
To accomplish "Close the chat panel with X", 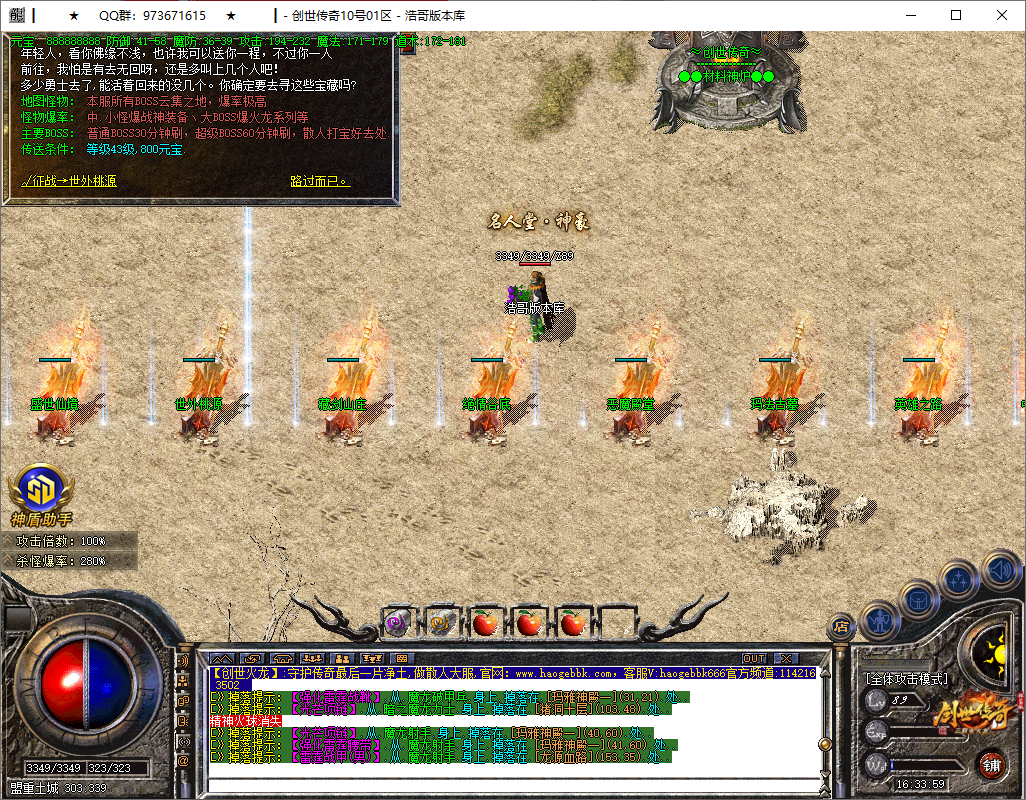I will [x=785, y=658].
